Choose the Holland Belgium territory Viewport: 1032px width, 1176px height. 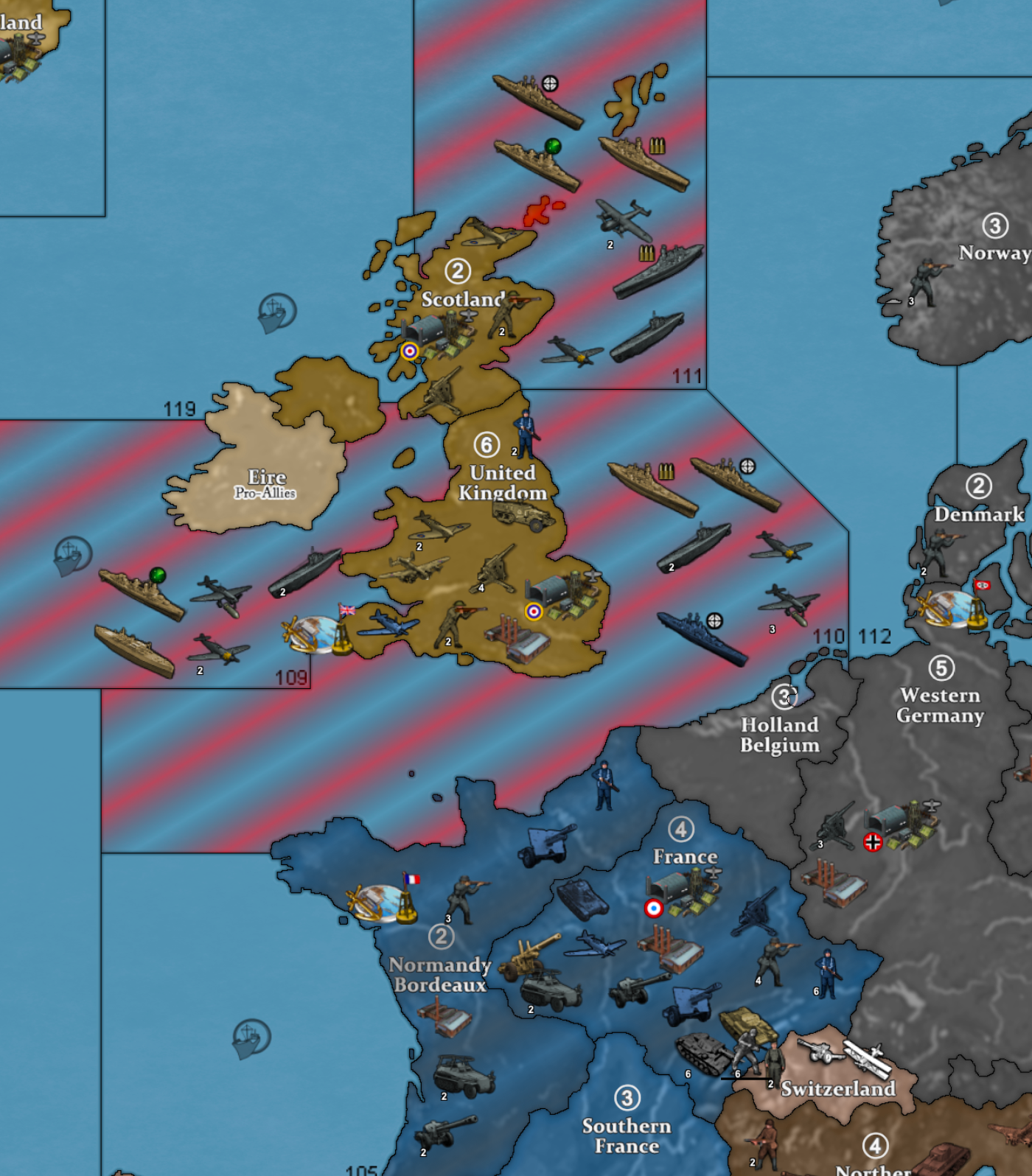(779, 735)
